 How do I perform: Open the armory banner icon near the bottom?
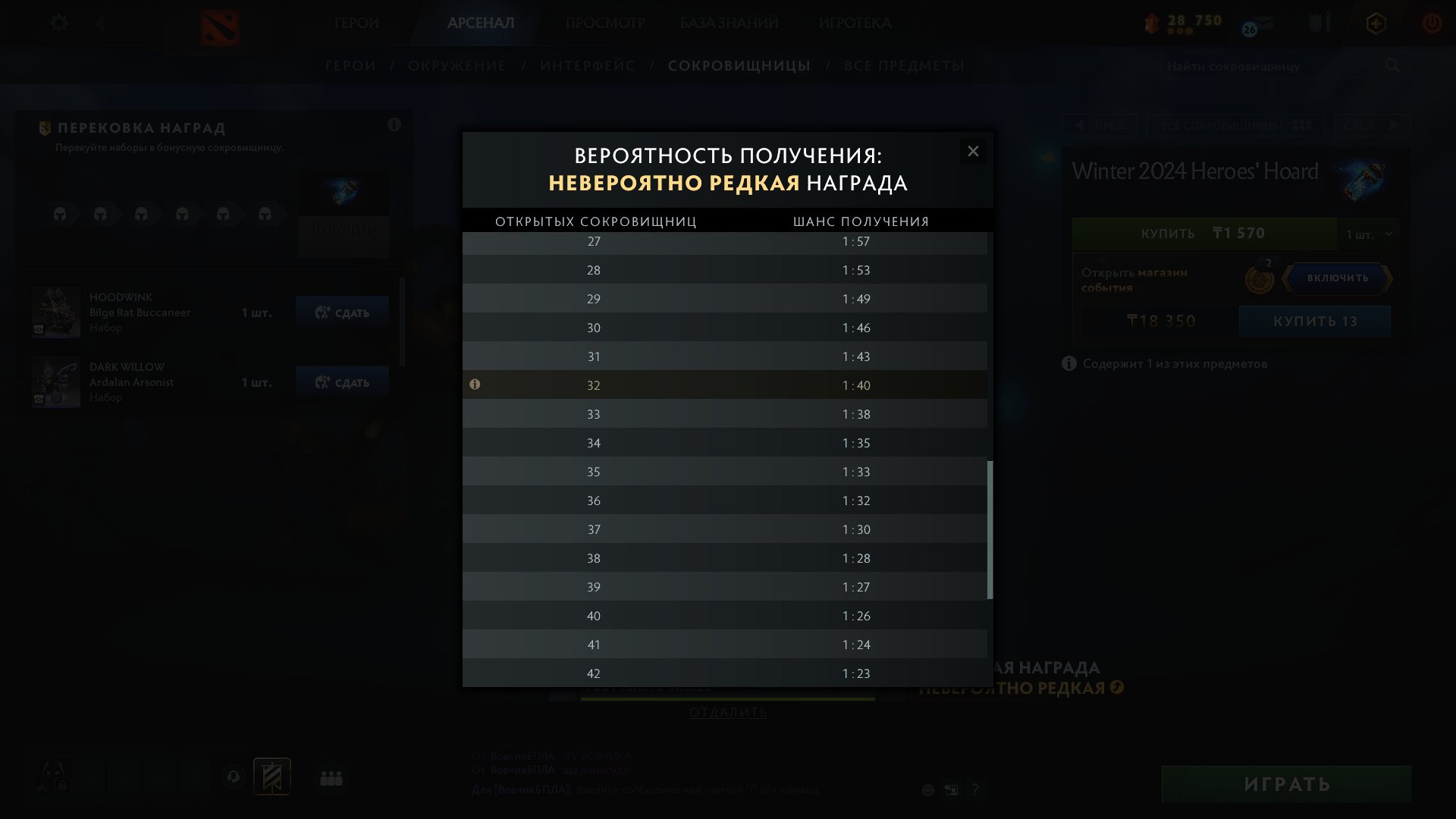270,776
